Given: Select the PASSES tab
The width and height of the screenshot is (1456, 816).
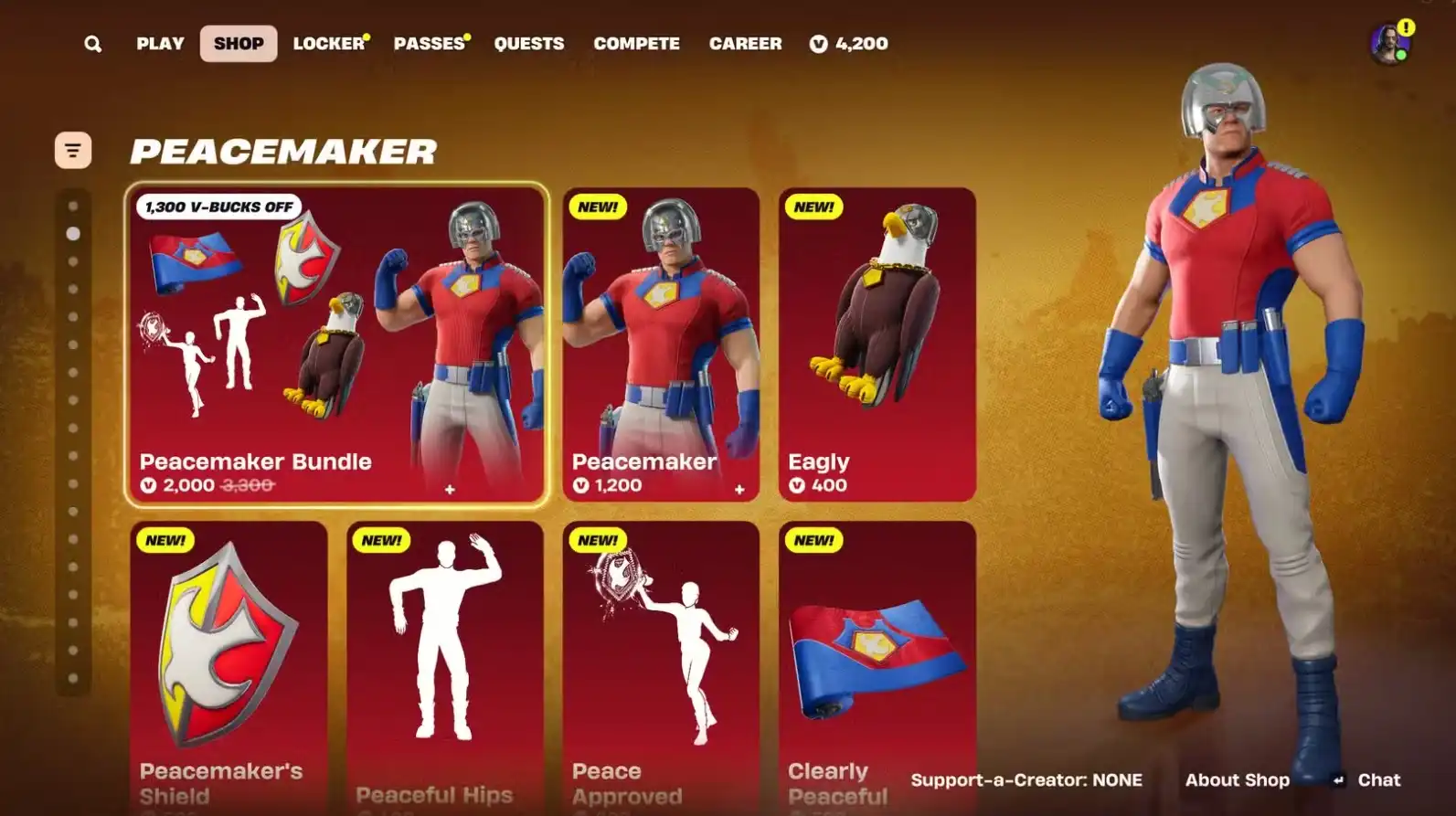Looking at the screenshot, I should (x=430, y=43).
